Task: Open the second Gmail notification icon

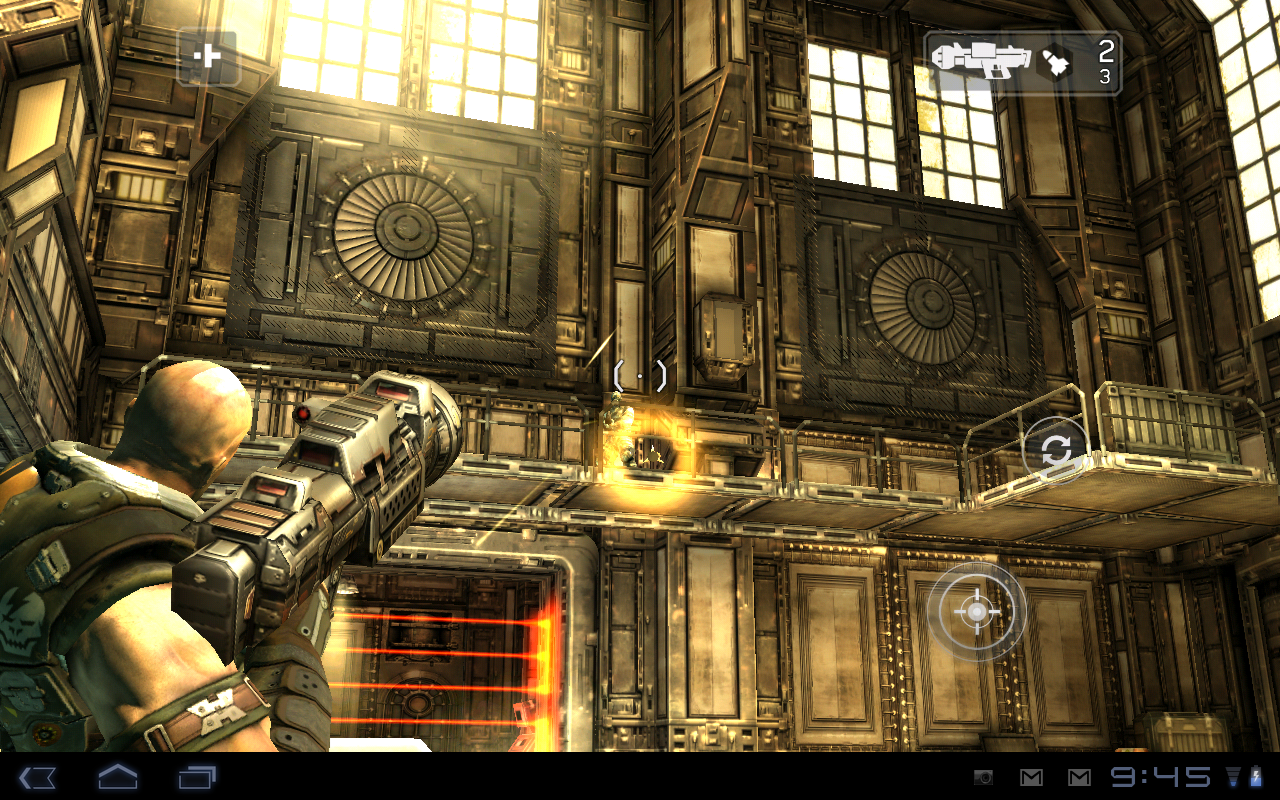Action: (x=1080, y=775)
